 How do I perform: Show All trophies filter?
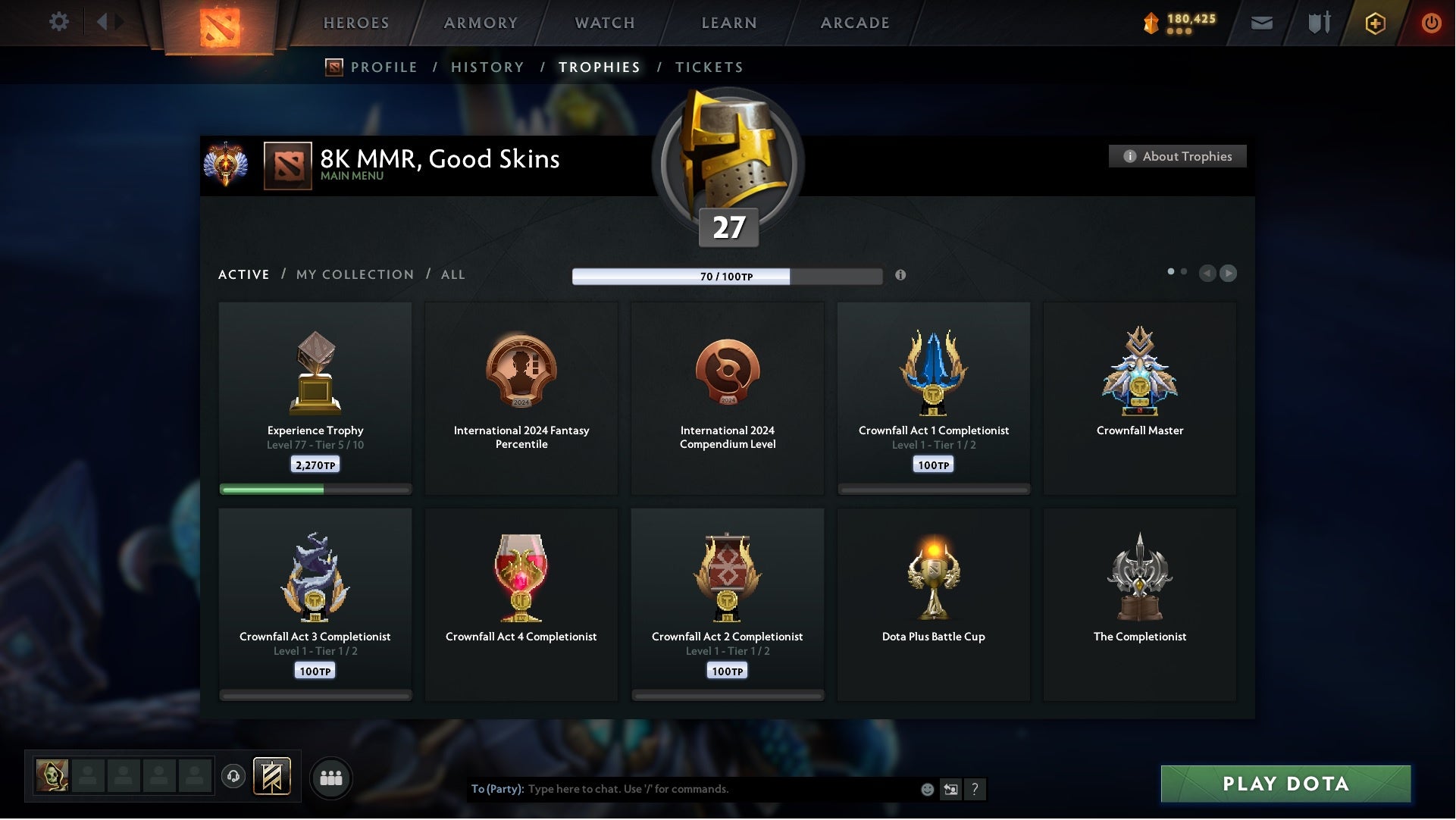click(452, 274)
